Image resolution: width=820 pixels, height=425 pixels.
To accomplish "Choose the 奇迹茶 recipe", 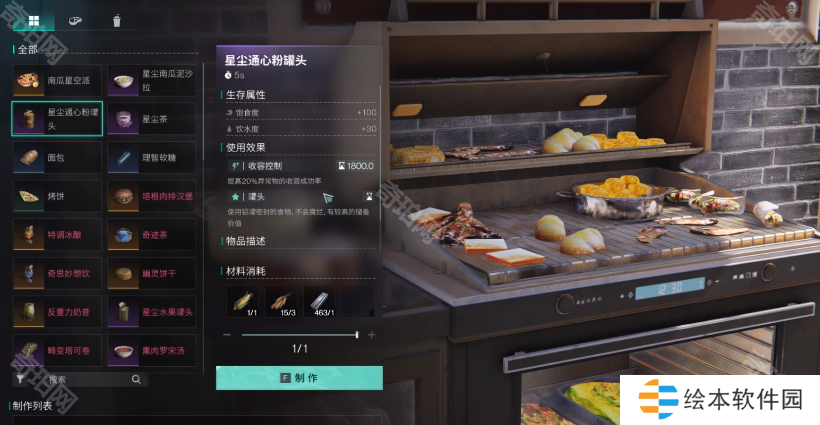I will [x=150, y=235].
